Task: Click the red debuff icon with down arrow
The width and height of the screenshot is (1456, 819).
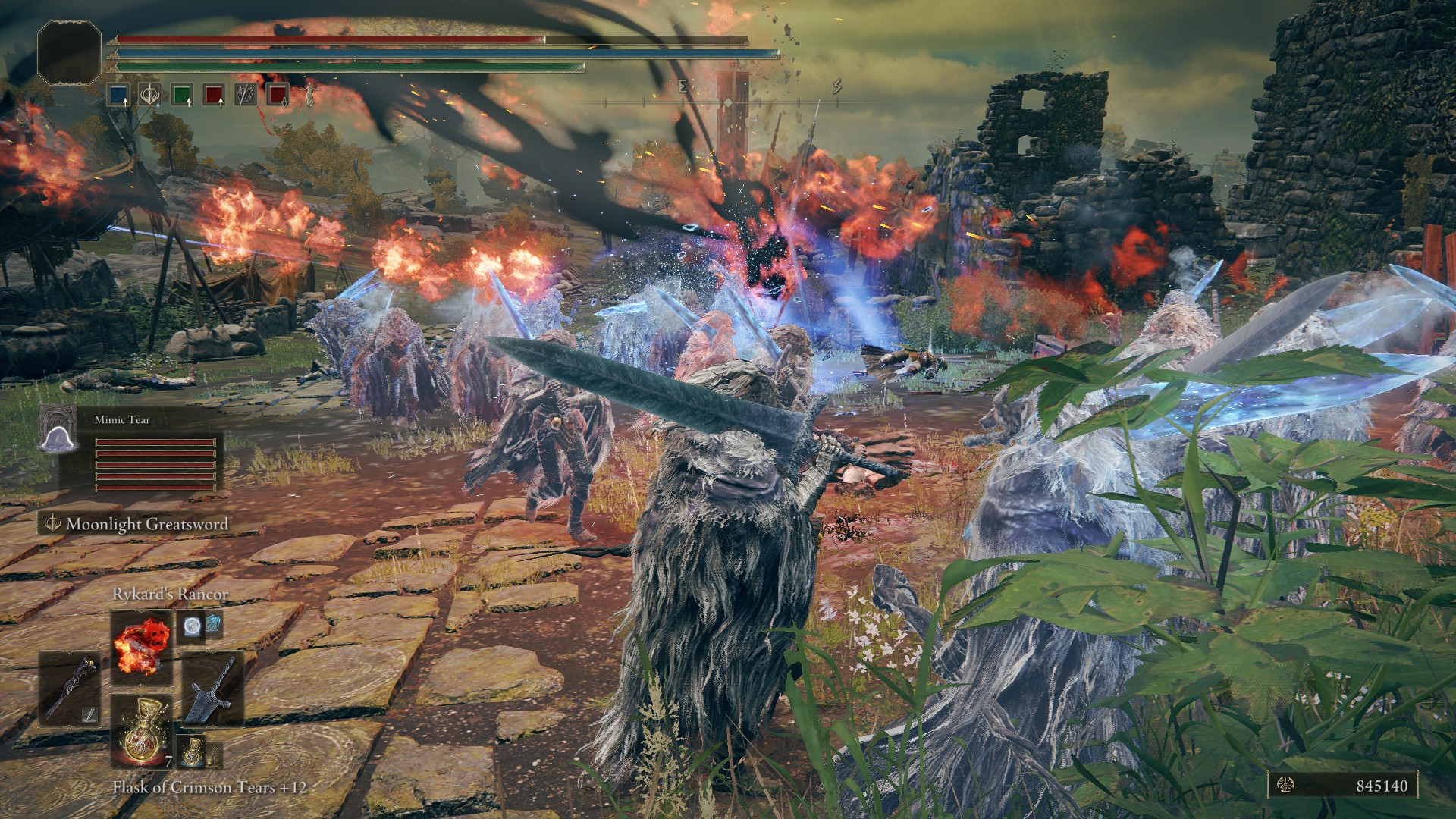Action: (278, 95)
